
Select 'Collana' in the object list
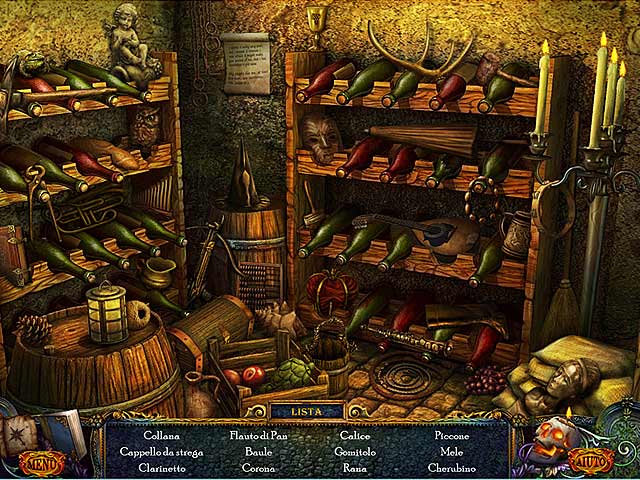(161, 436)
